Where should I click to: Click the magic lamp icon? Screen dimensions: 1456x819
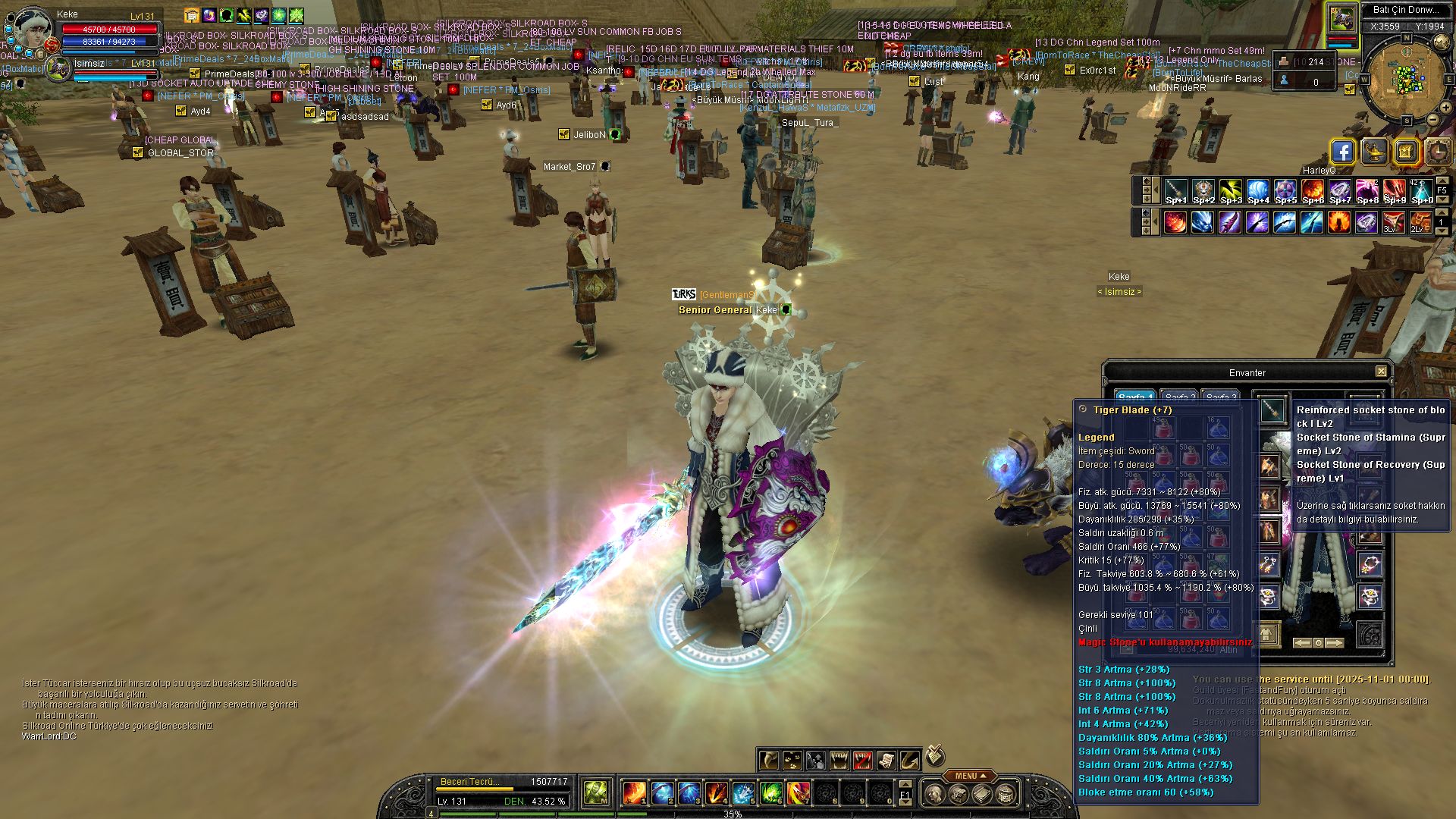[1374, 152]
